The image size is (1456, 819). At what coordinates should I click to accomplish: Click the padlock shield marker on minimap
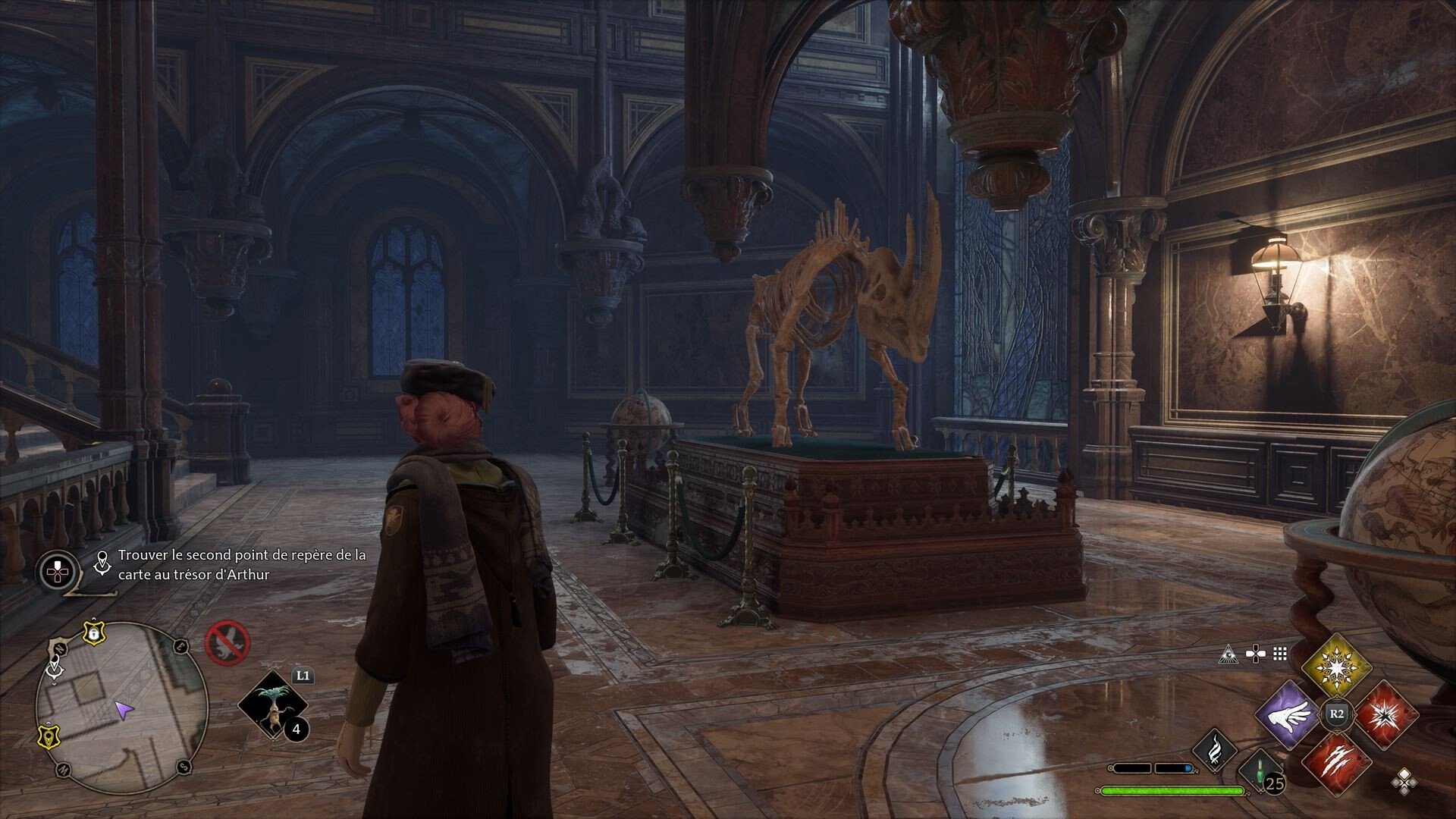(93, 631)
